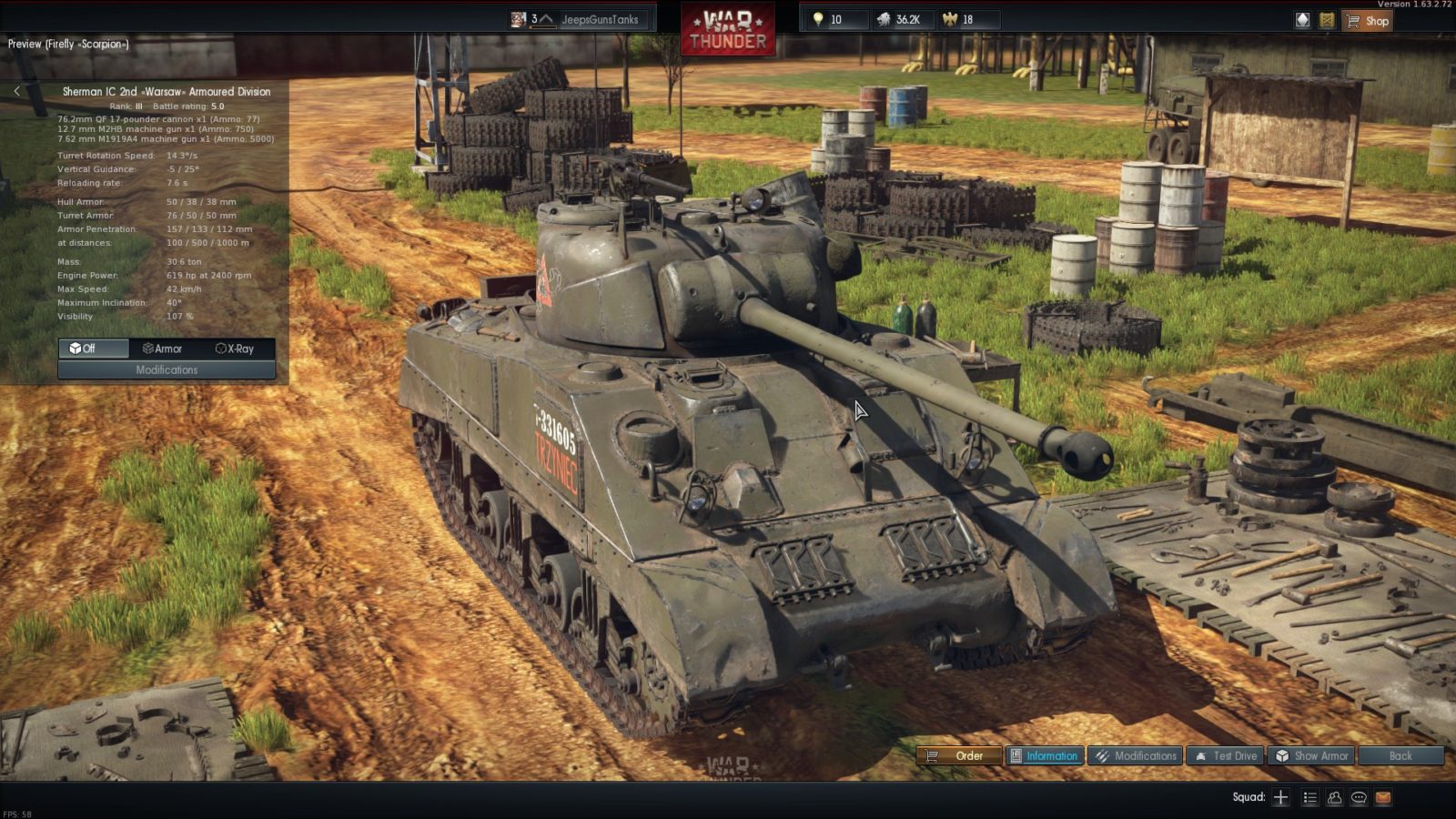
Task: Start a Test Drive
Action: coord(1226,755)
